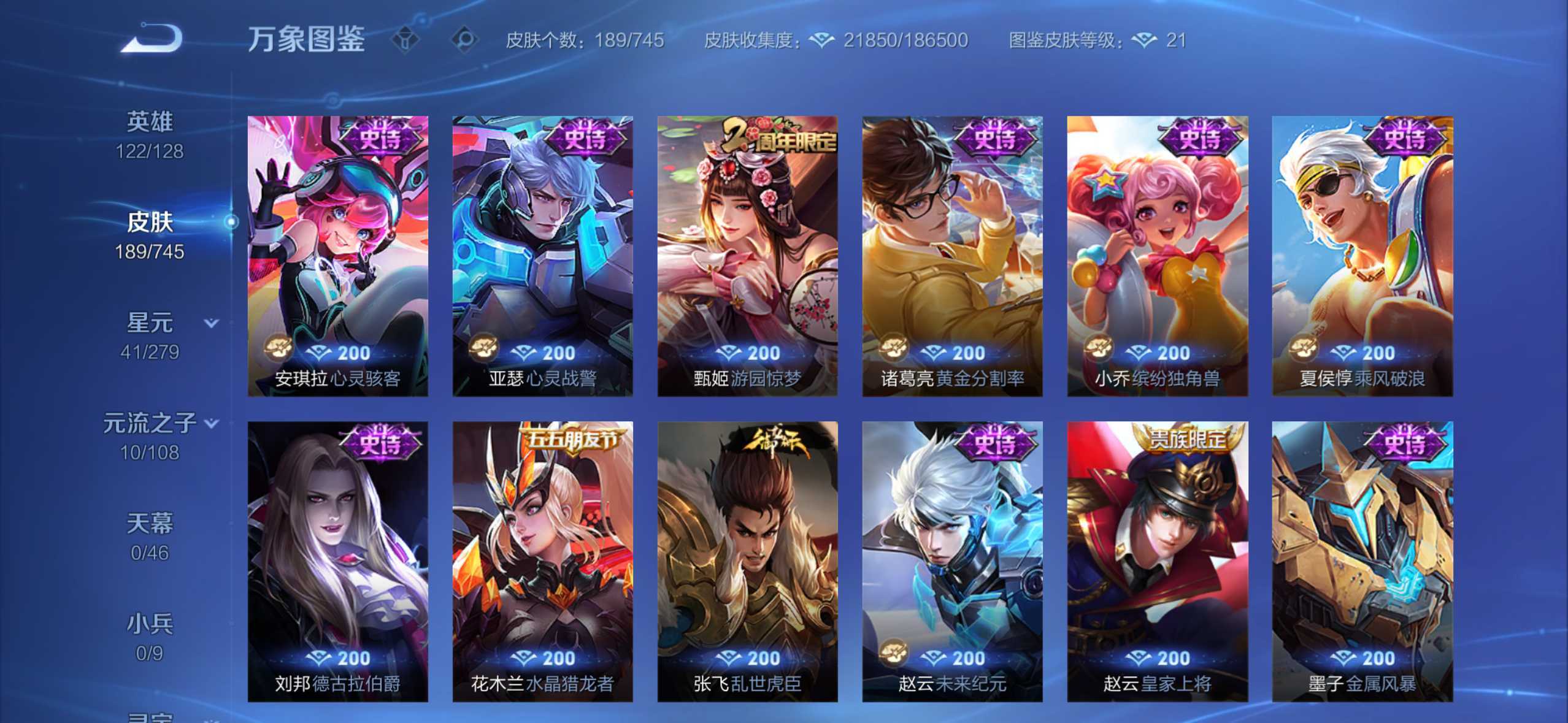1568x723 pixels.
Task: Select 诸葛亮 黄金分割率 skin card
Action: (x=952, y=256)
